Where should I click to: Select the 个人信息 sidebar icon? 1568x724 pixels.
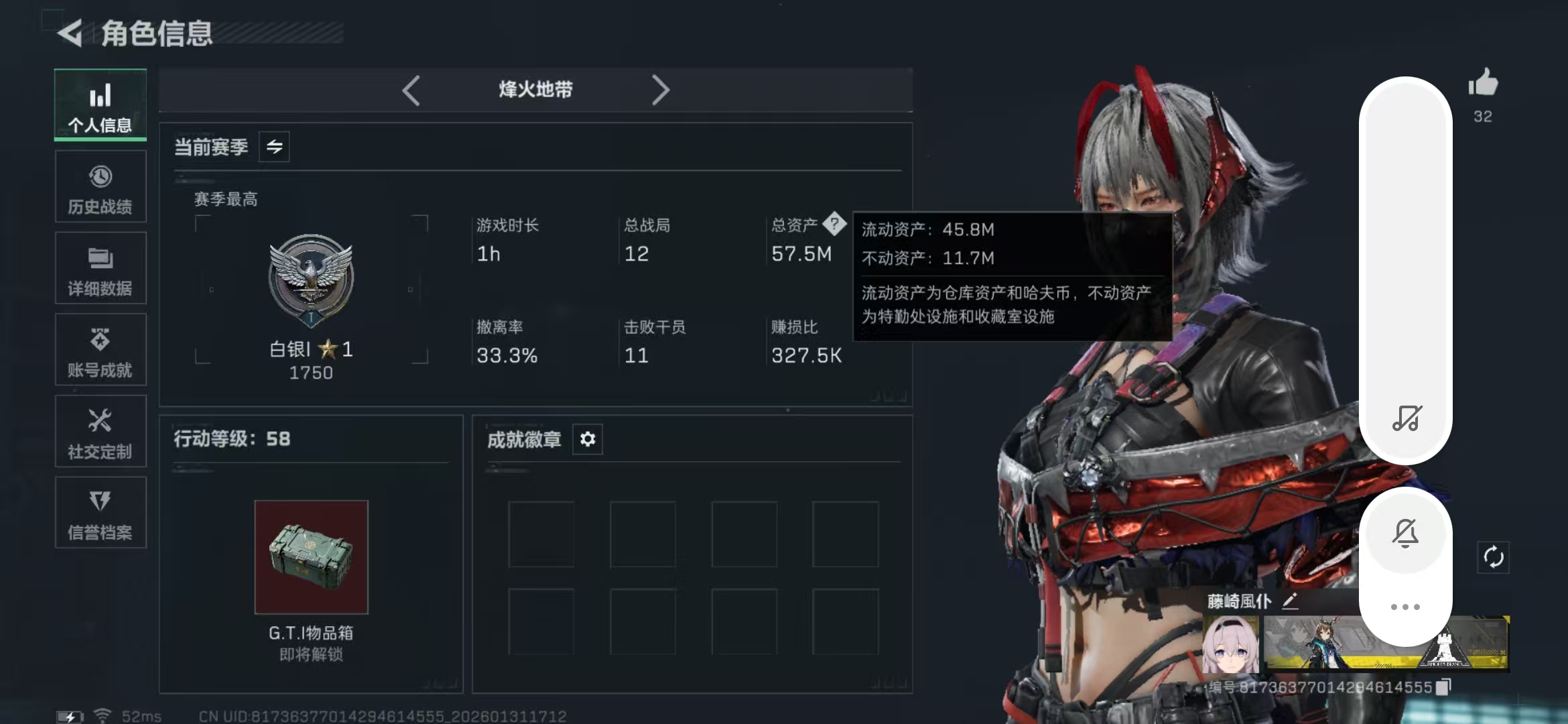100,104
